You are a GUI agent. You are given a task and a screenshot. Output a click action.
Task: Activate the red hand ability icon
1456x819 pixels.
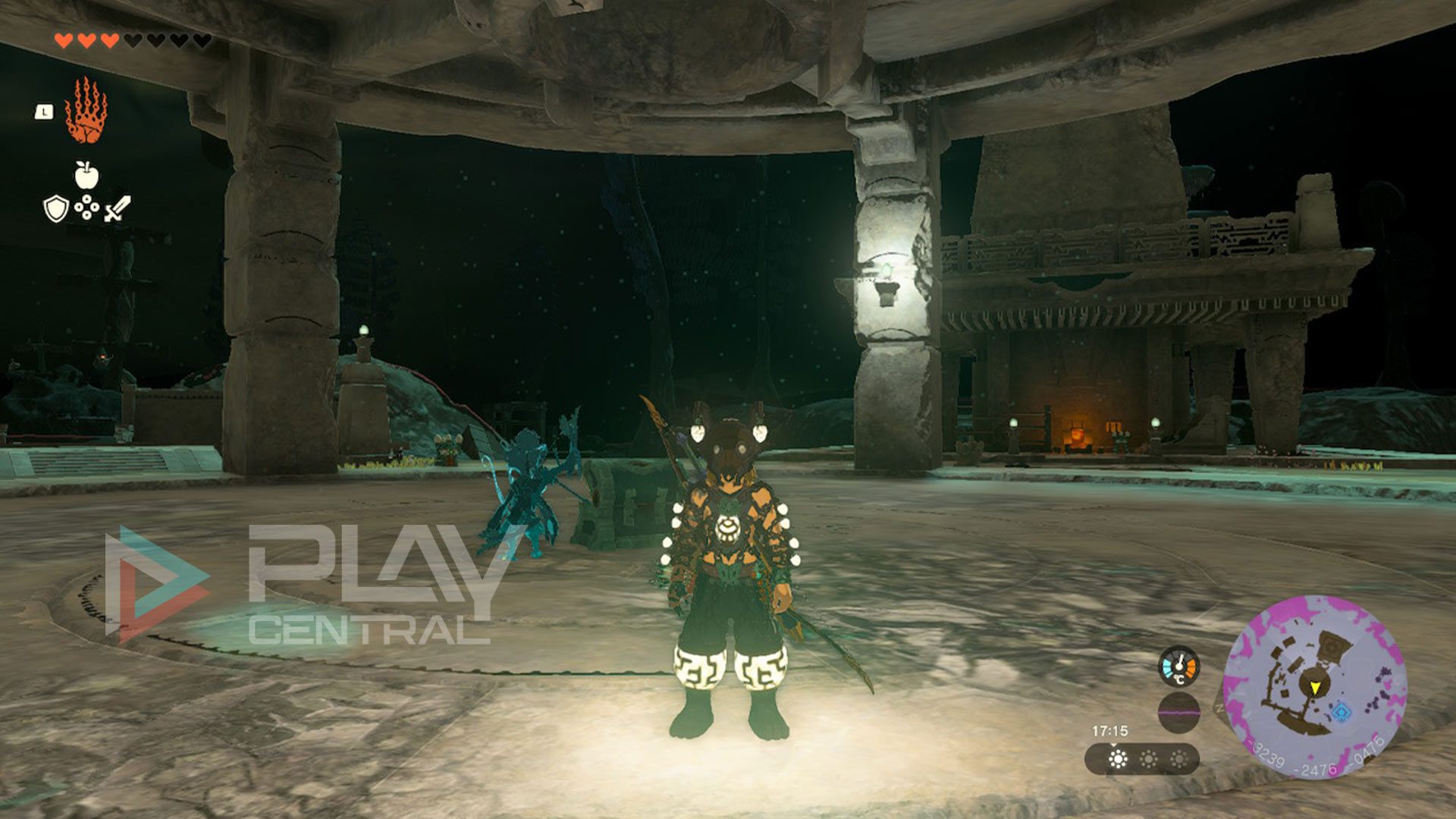point(86,111)
